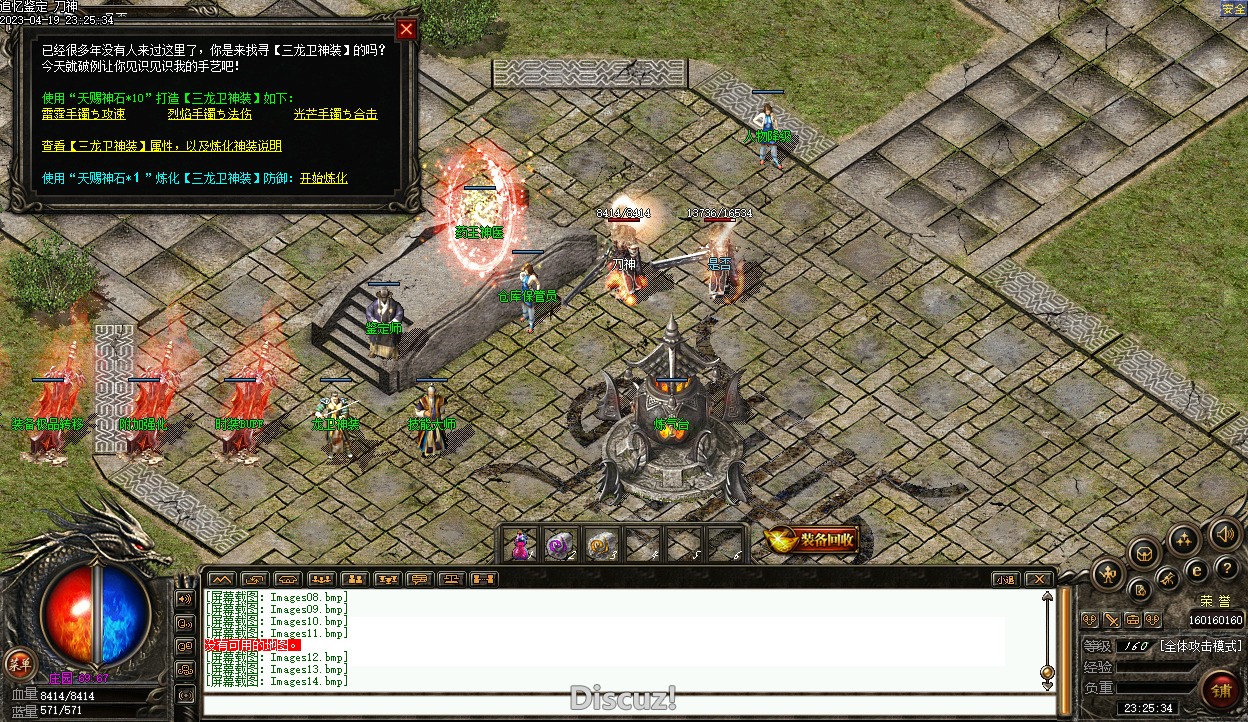Open the character figure orb icon

click(x=1109, y=574)
